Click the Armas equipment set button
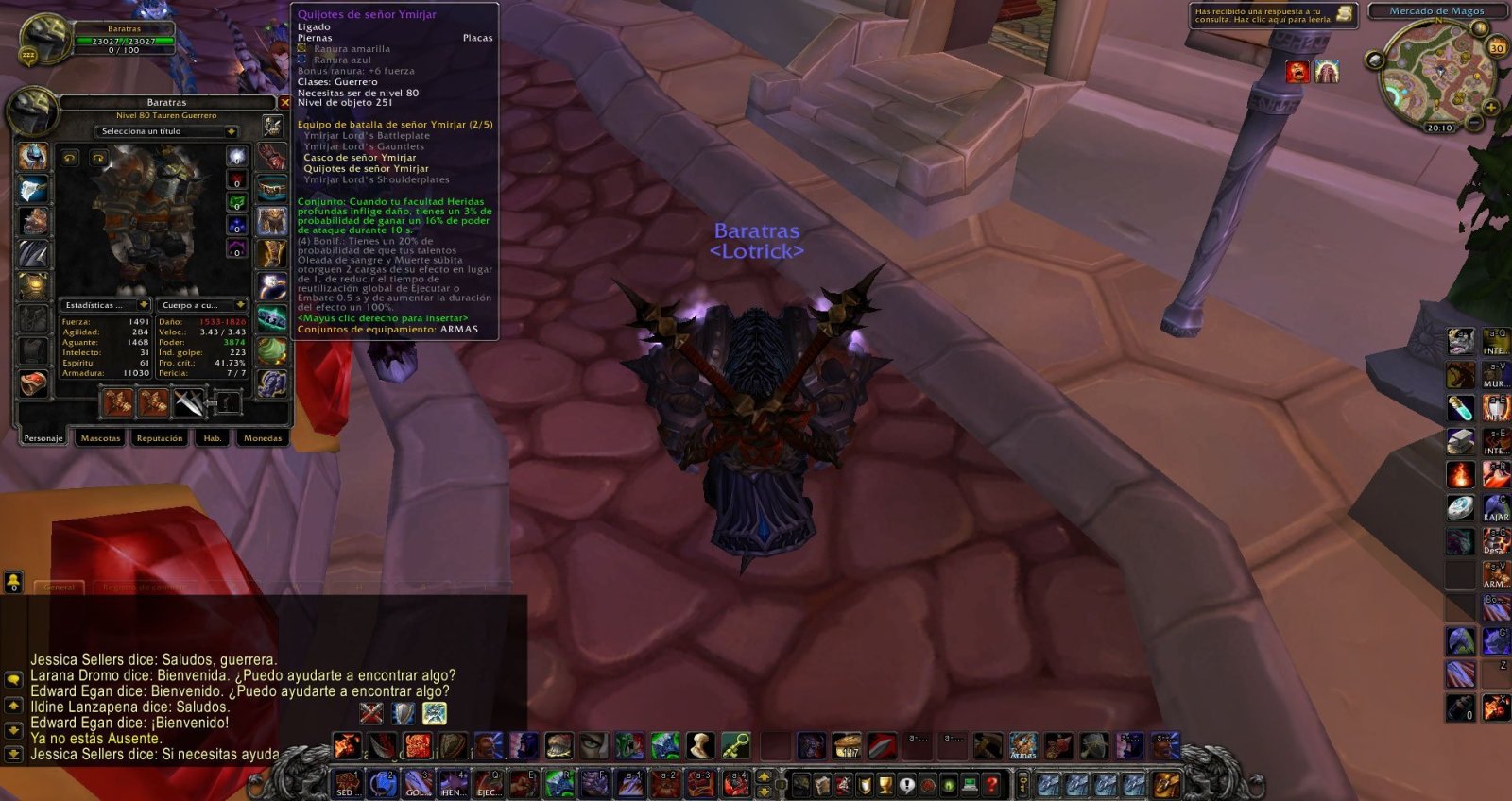 (x=1022, y=745)
